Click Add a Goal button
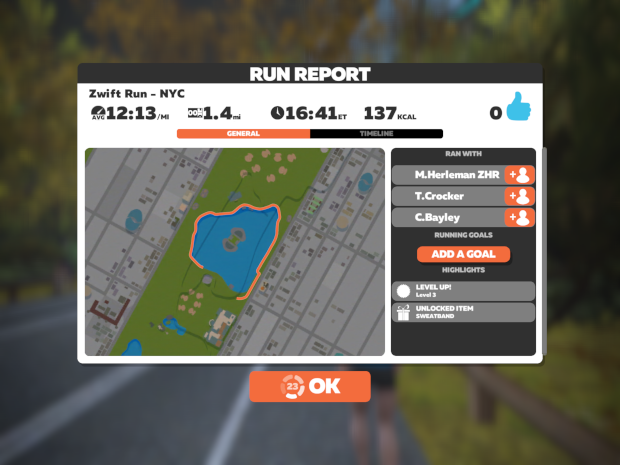The image size is (620, 465). [463, 254]
